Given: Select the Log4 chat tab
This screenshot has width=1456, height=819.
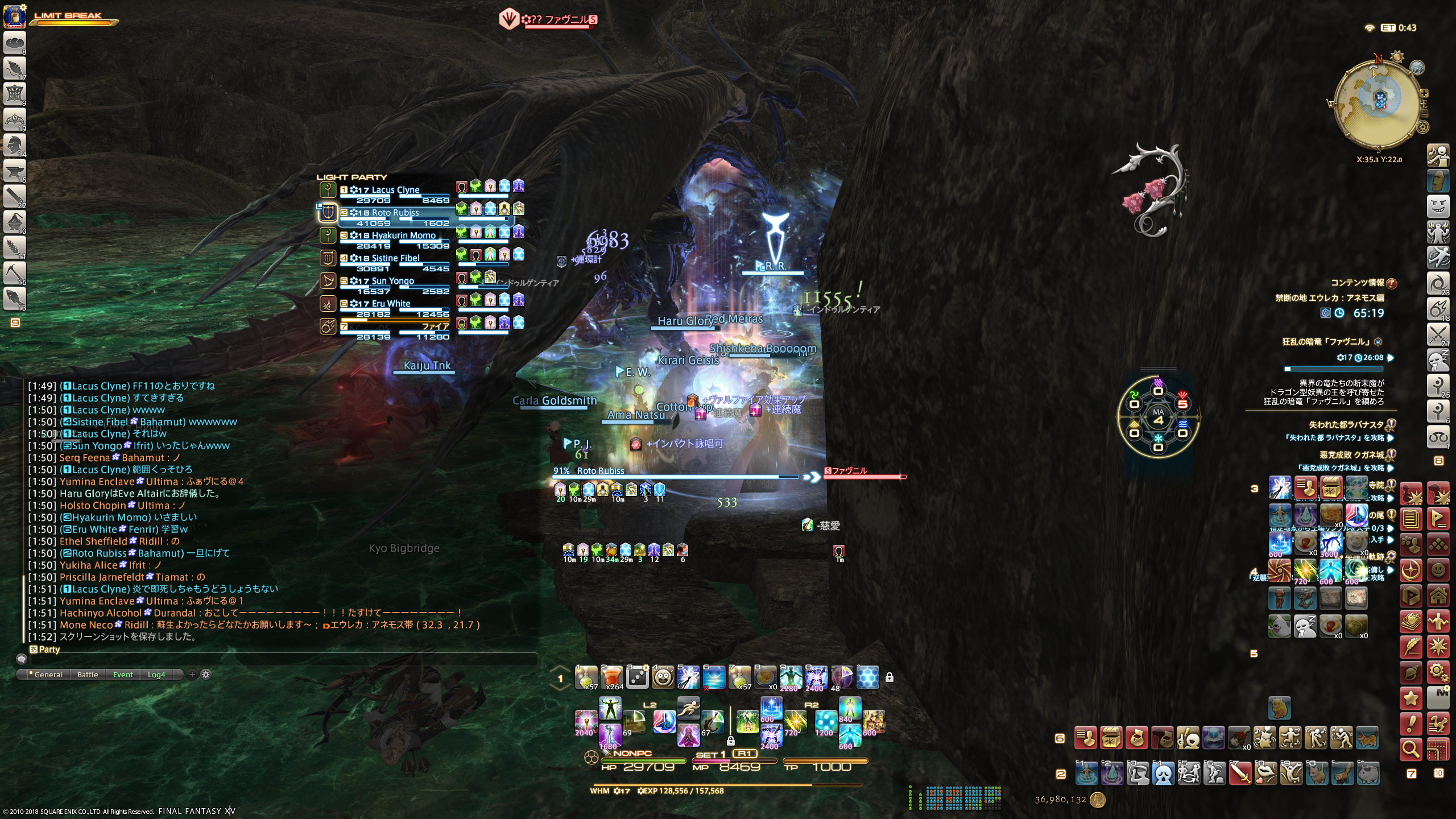Looking at the screenshot, I should tap(156, 675).
